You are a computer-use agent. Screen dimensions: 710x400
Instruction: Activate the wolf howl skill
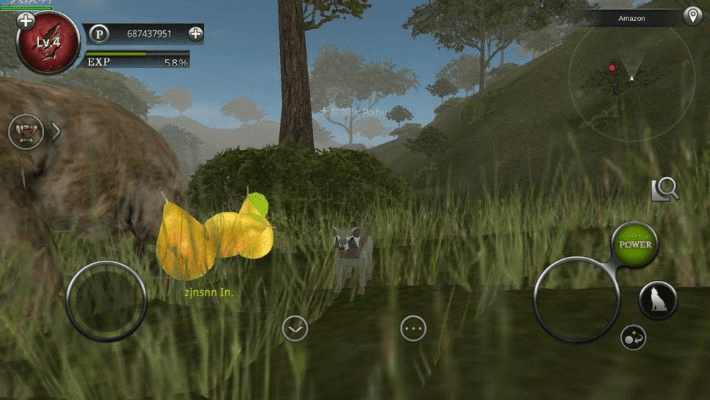point(658,300)
